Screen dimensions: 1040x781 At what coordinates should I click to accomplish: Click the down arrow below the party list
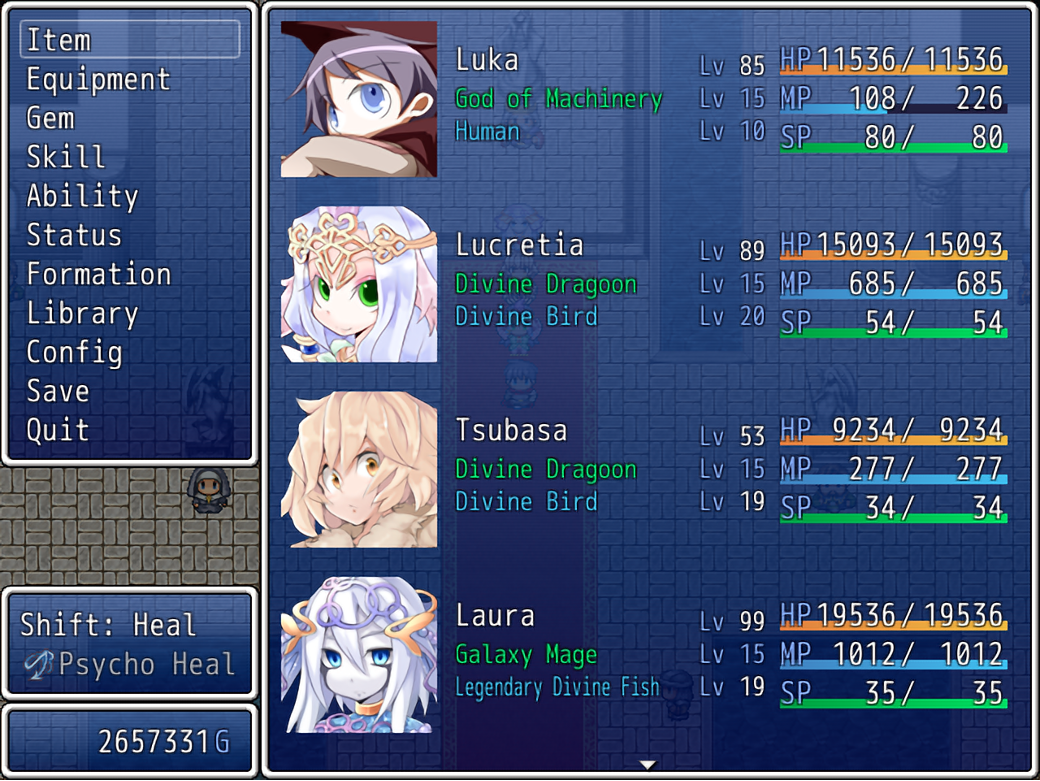[648, 765]
